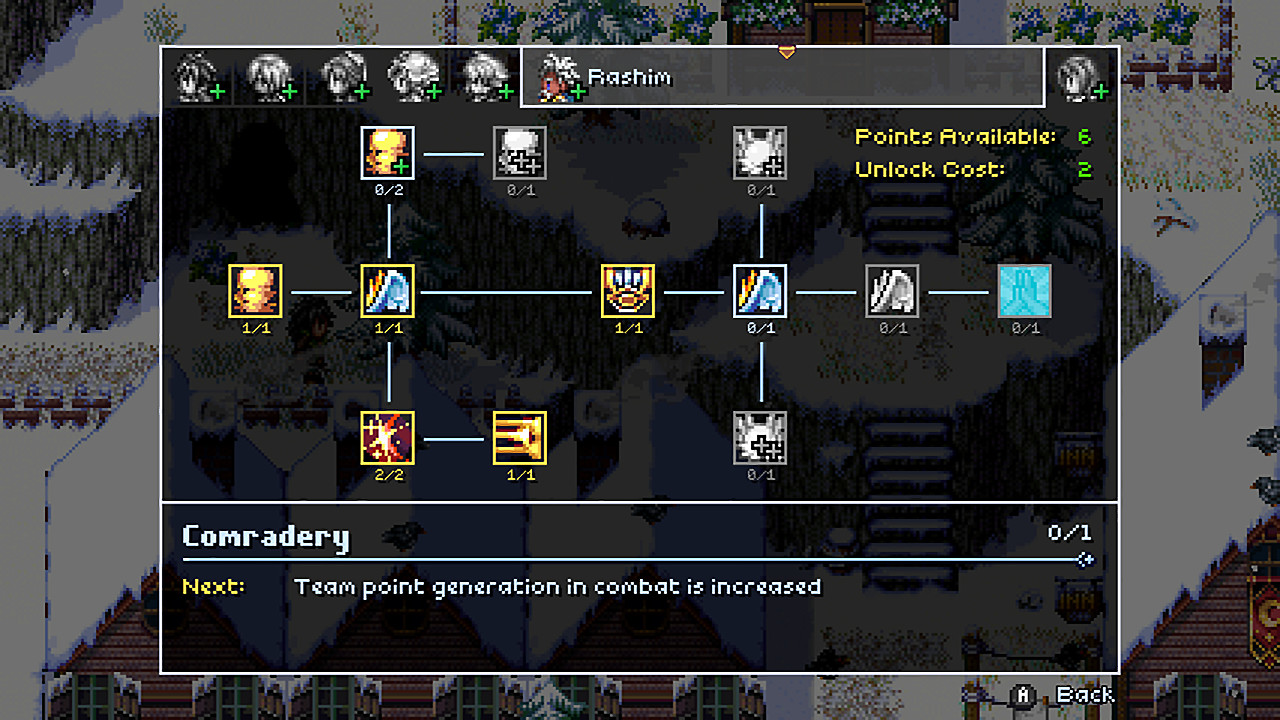Expand the locked white skill next to the flame node
The image size is (1280, 720).
coord(519,152)
